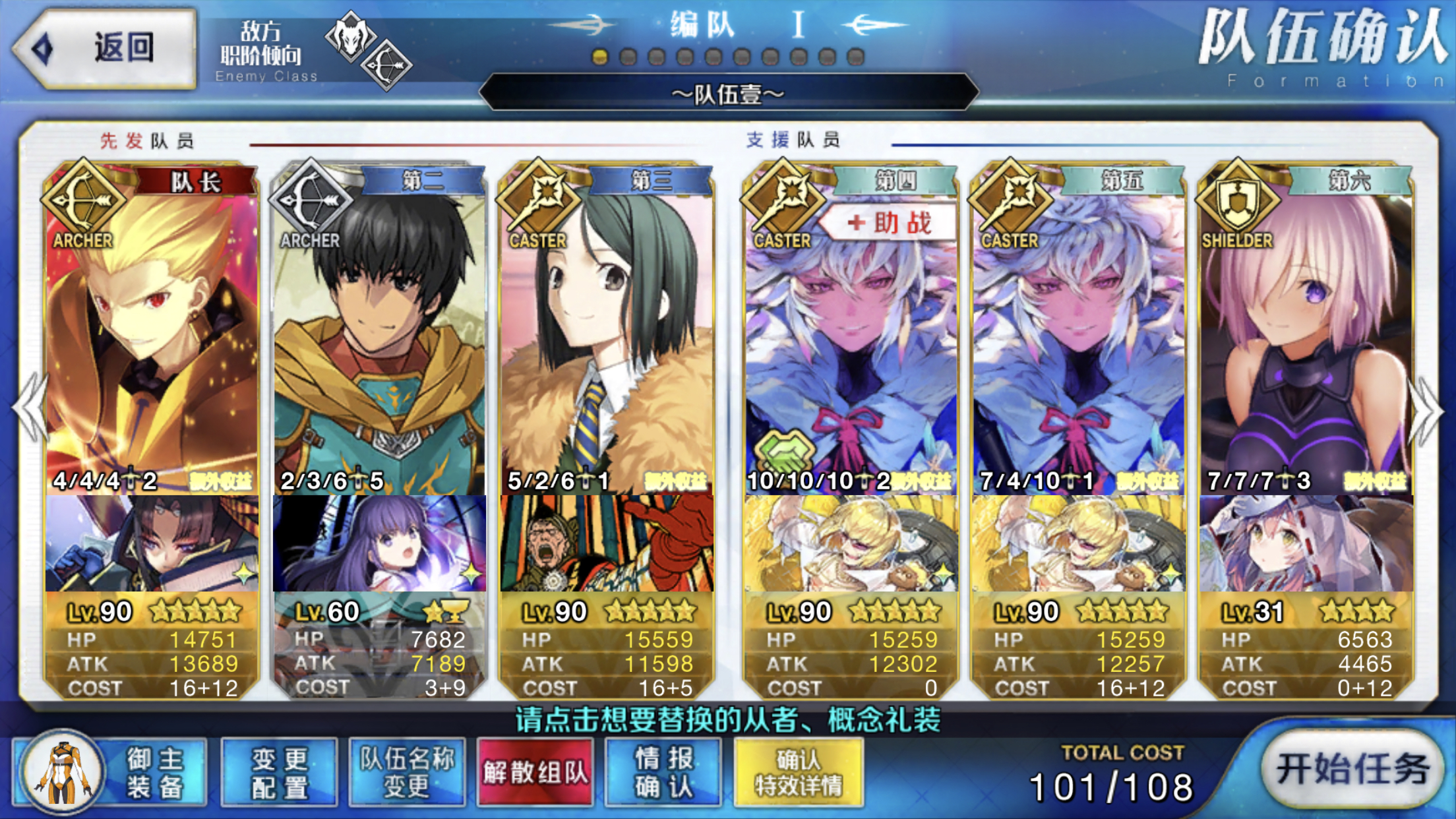Start the quest with 开始任务

(x=1352, y=769)
